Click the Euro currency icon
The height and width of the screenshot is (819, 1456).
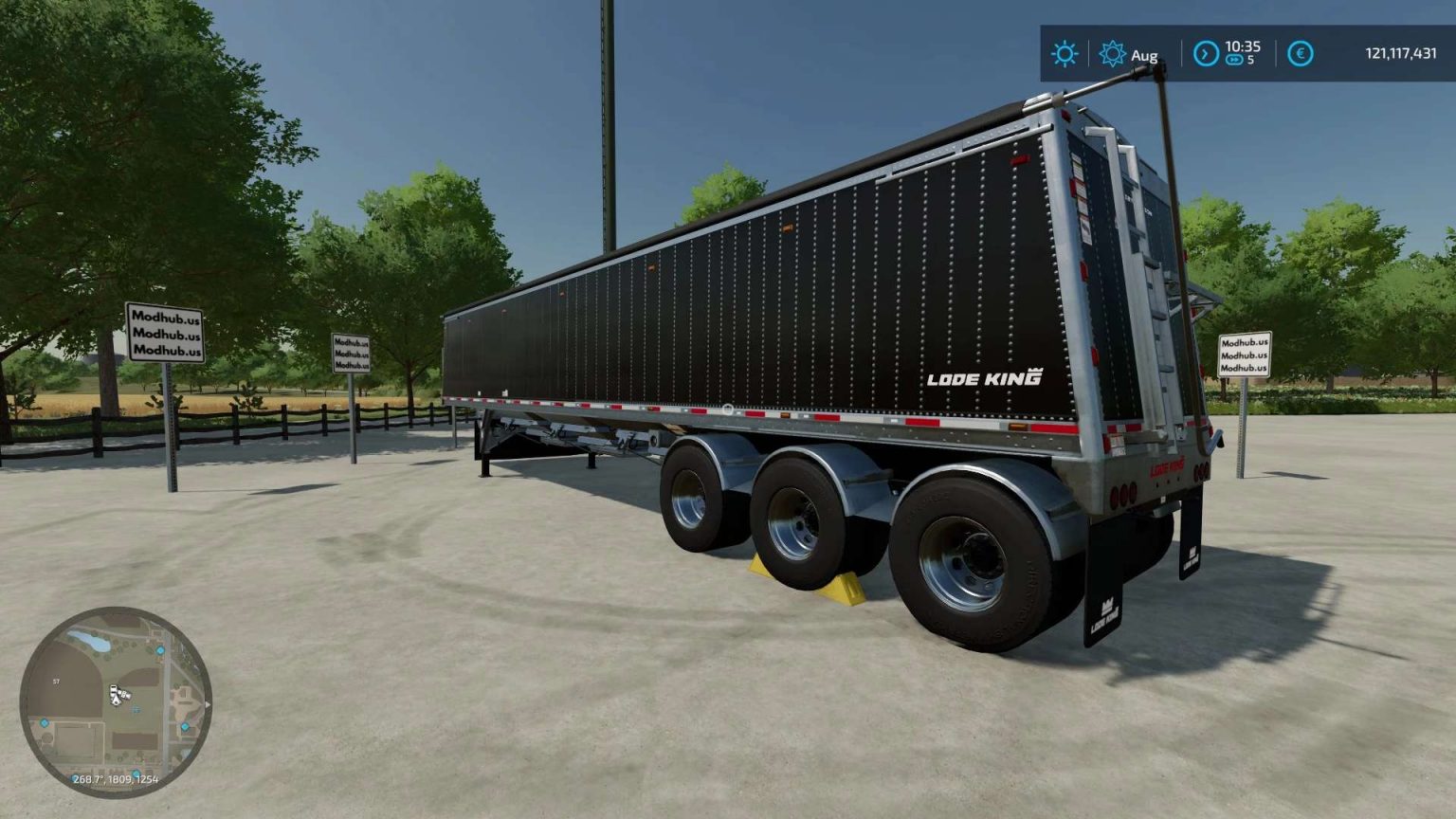click(1301, 51)
